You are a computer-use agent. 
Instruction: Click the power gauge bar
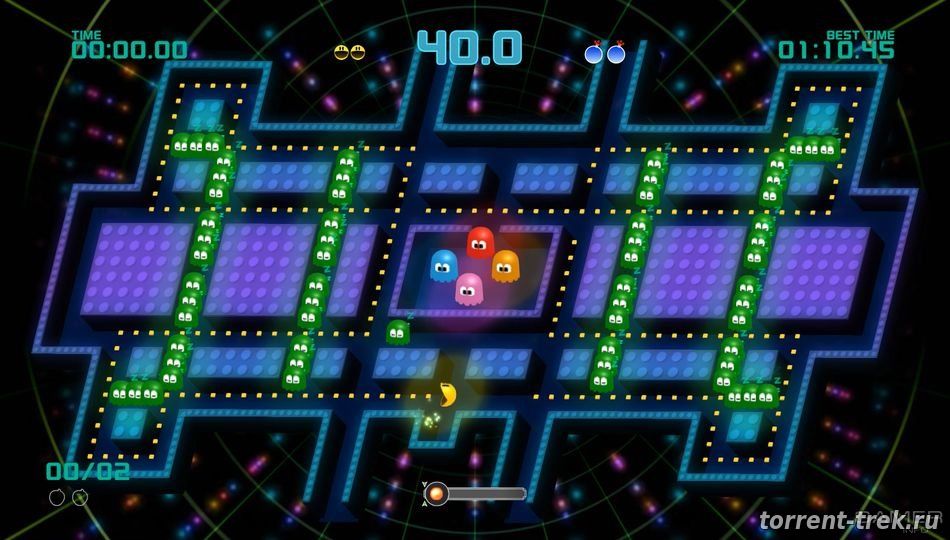(475, 493)
